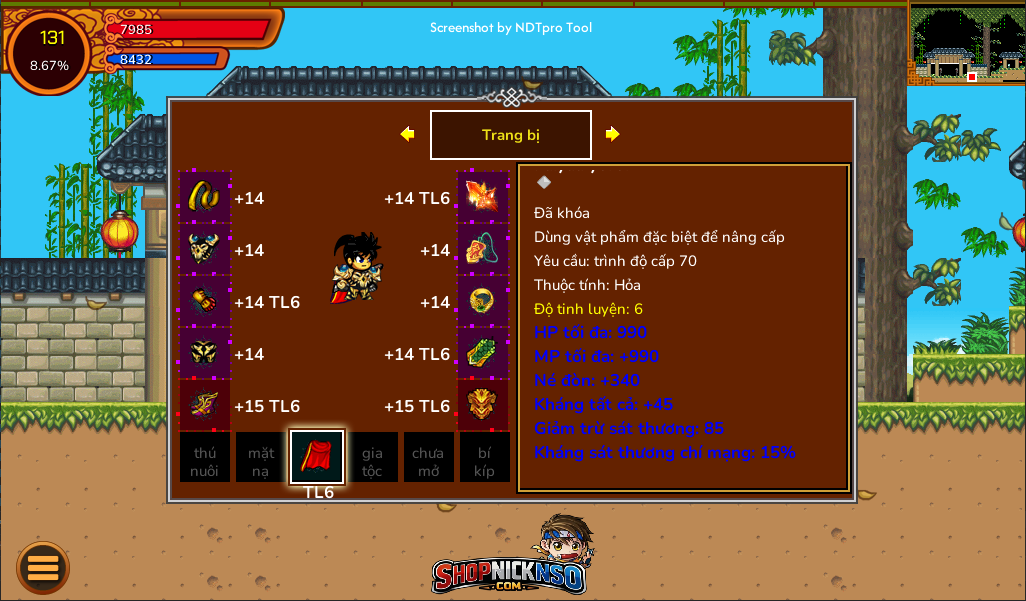The image size is (1026, 601).
Task: Choose the necklace amulet slot
Action: click(483, 249)
